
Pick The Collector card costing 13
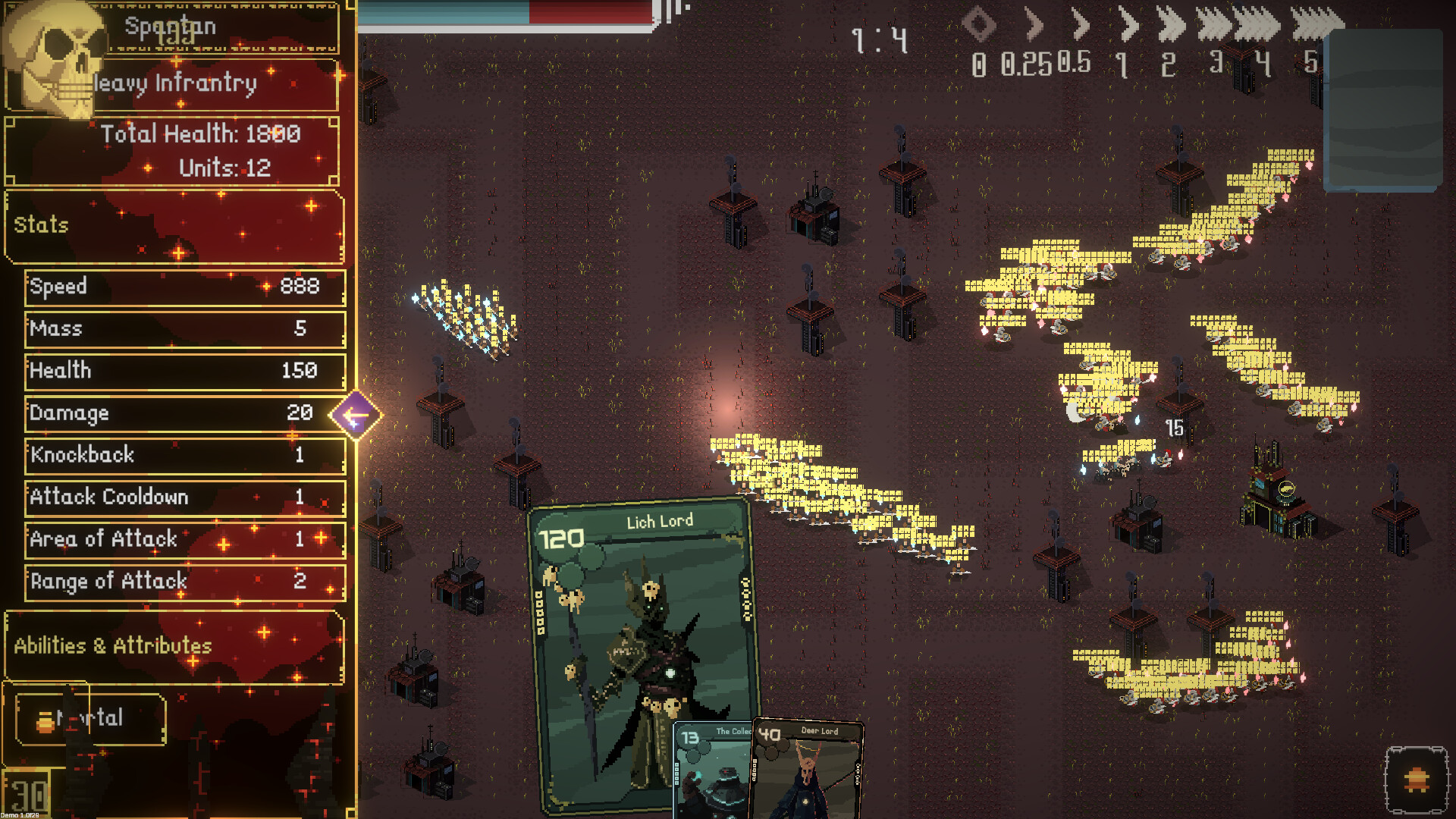tap(711, 770)
